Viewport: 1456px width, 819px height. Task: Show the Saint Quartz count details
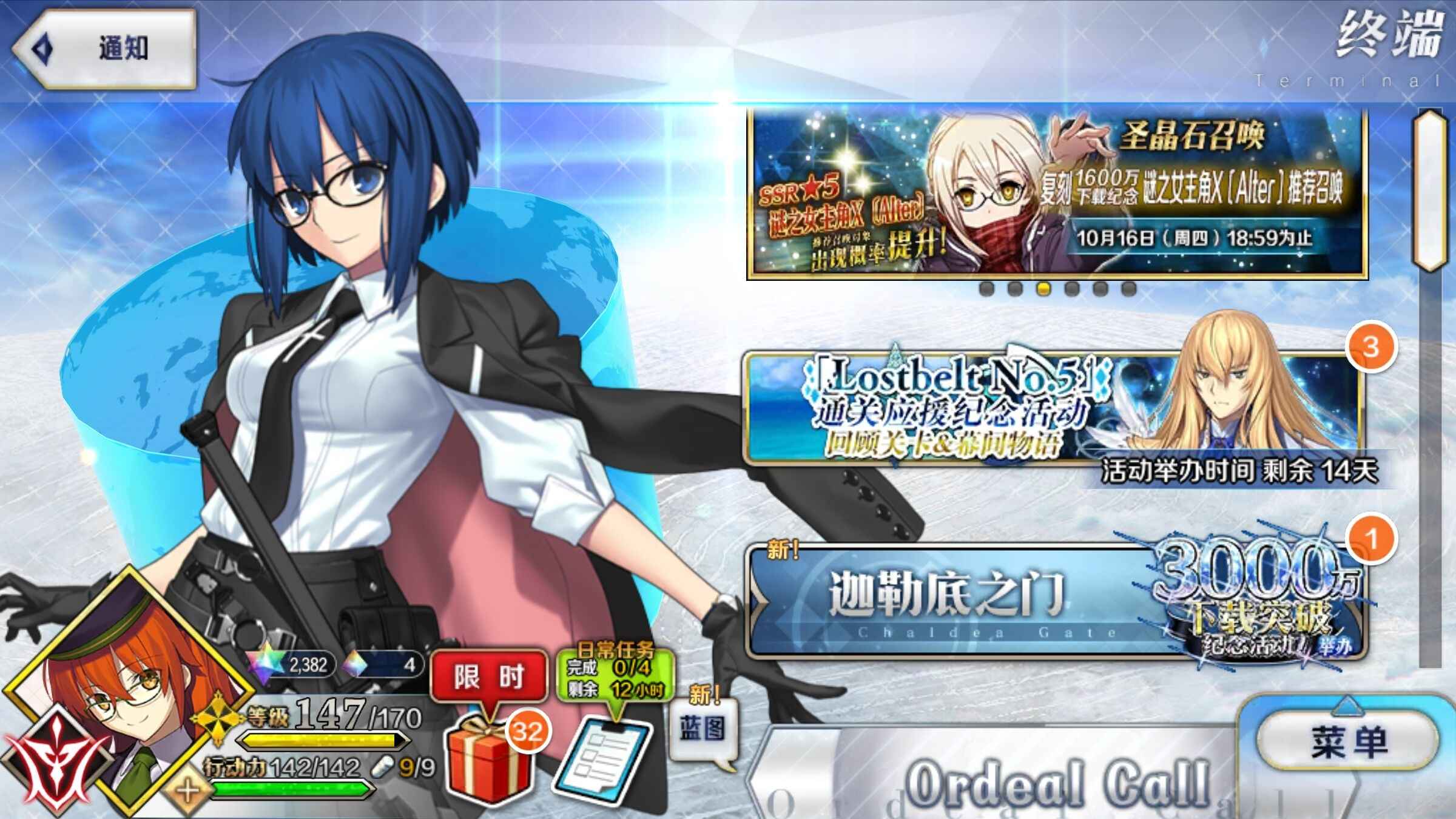[297, 665]
